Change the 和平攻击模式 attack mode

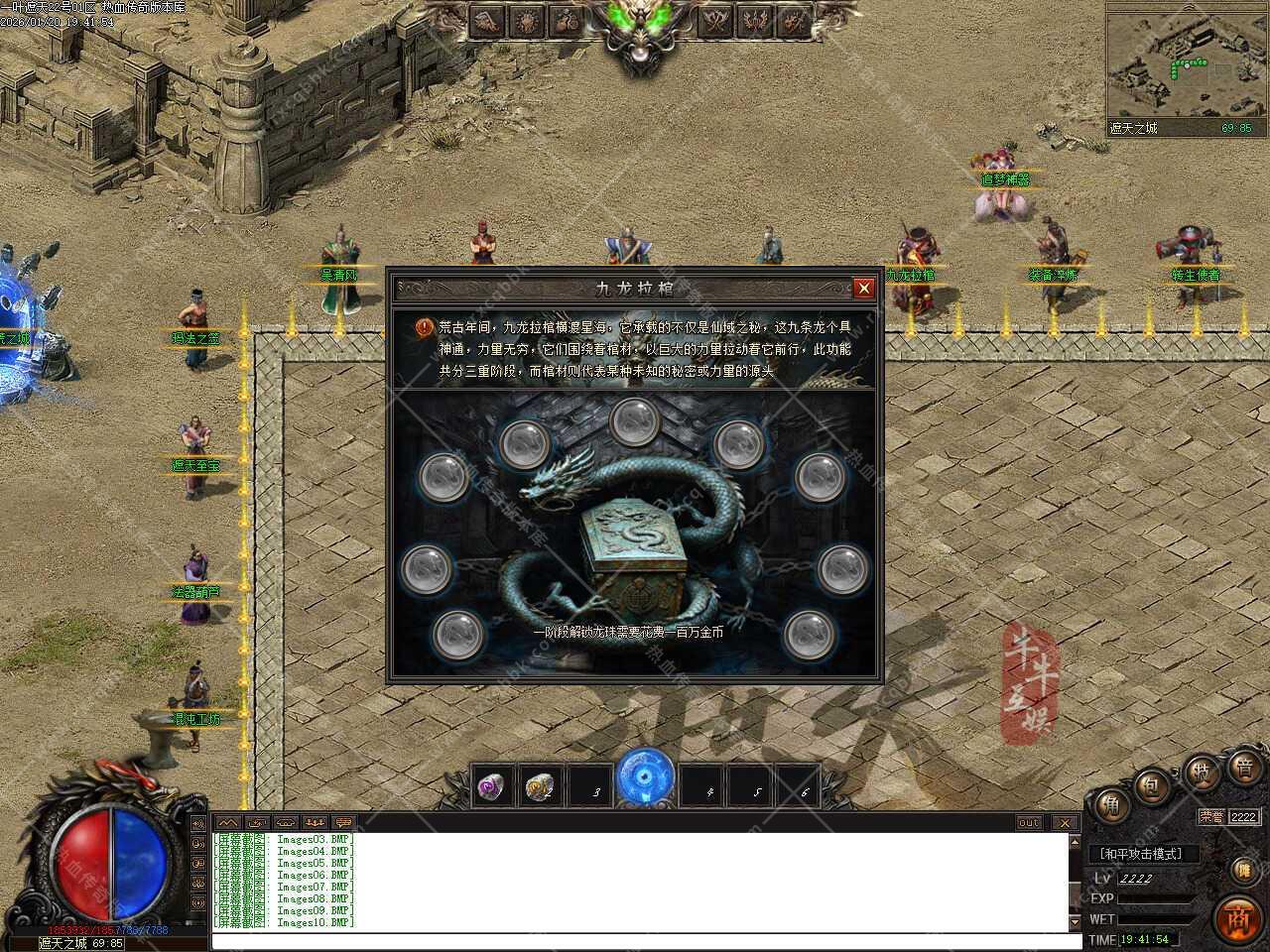[x=1142, y=854]
